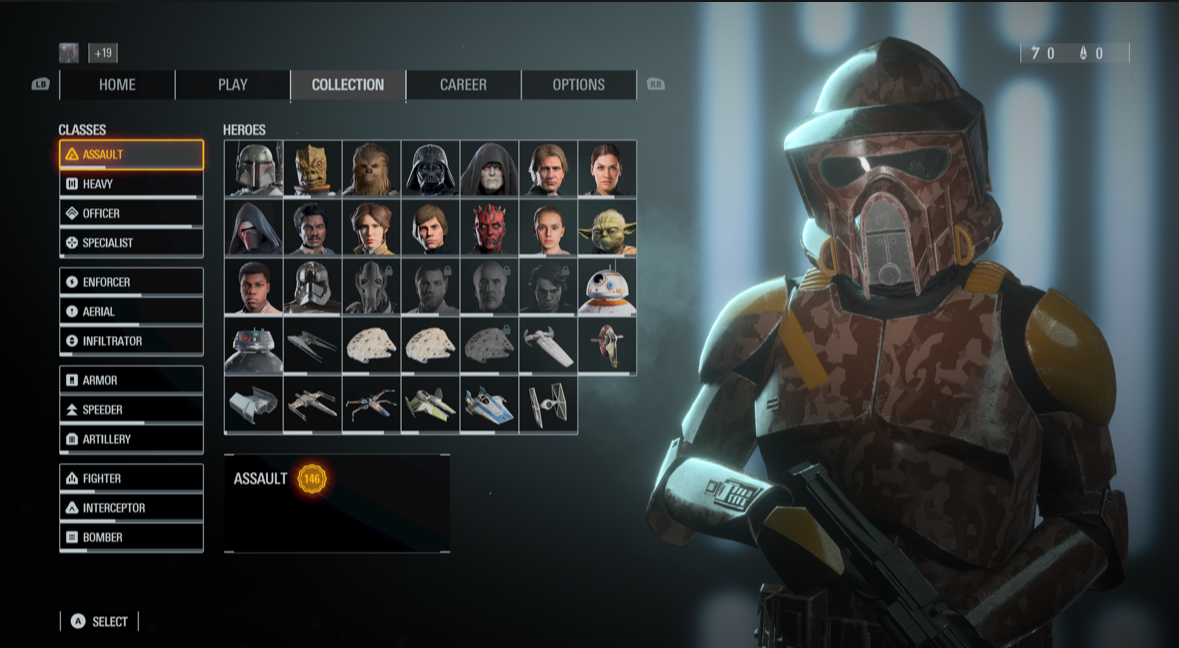Go to the Career tab

463,85
